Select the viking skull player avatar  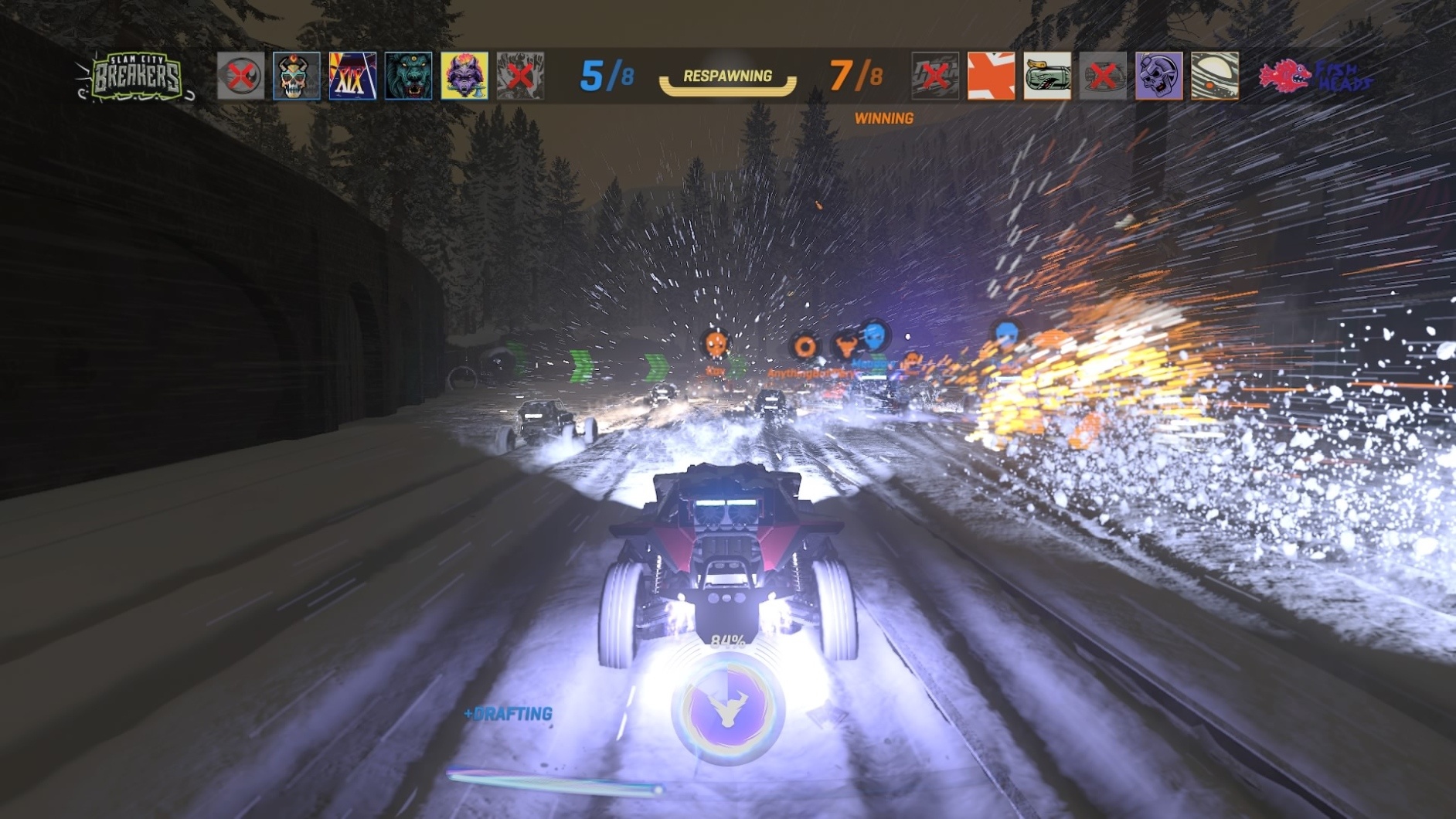pyautogui.click(x=295, y=77)
